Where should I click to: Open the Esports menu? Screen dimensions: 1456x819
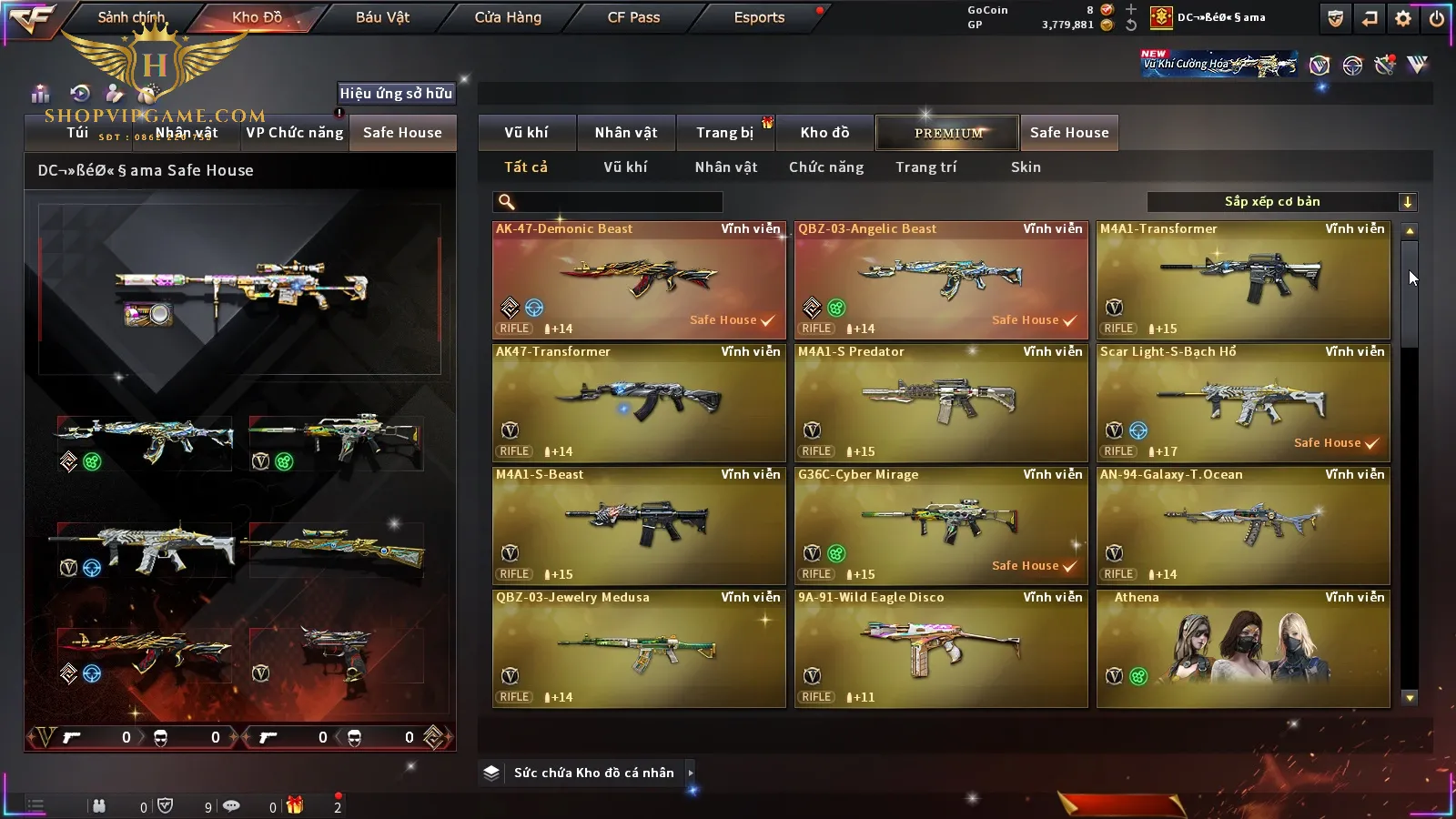coord(759,17)
